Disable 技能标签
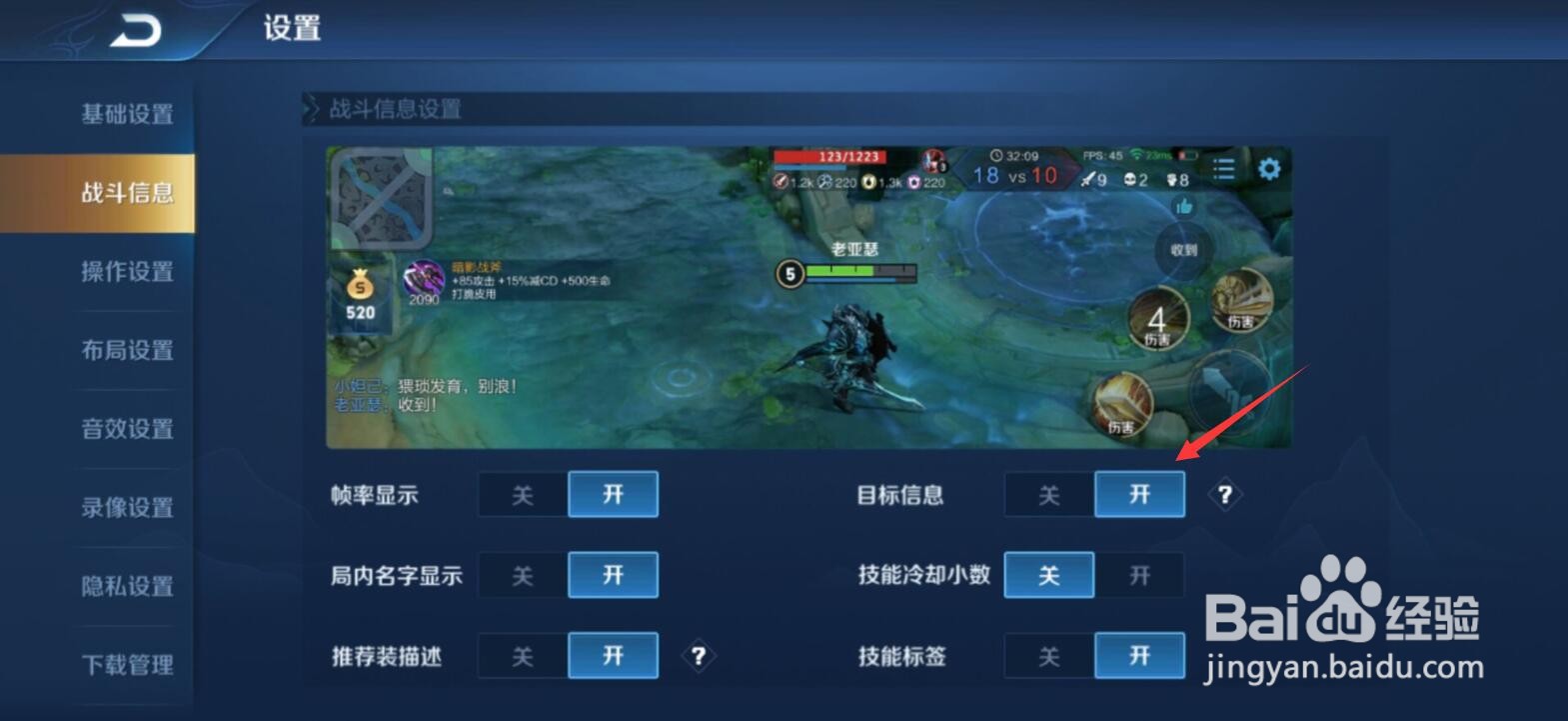The image size is (1568, 721). pyautogui.click(x=1048, y=657)
